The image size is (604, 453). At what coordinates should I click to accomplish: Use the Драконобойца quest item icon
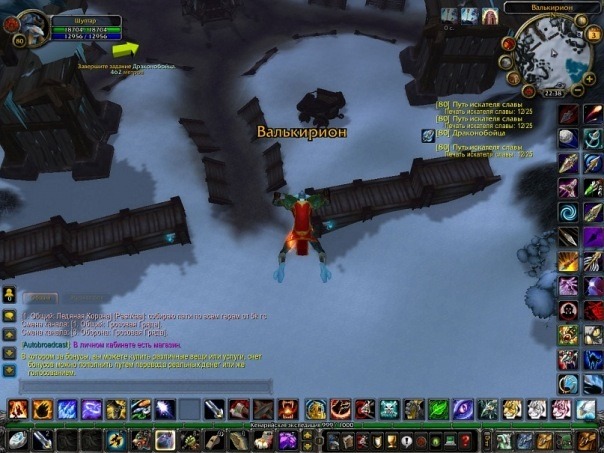[x=428, y=136]
